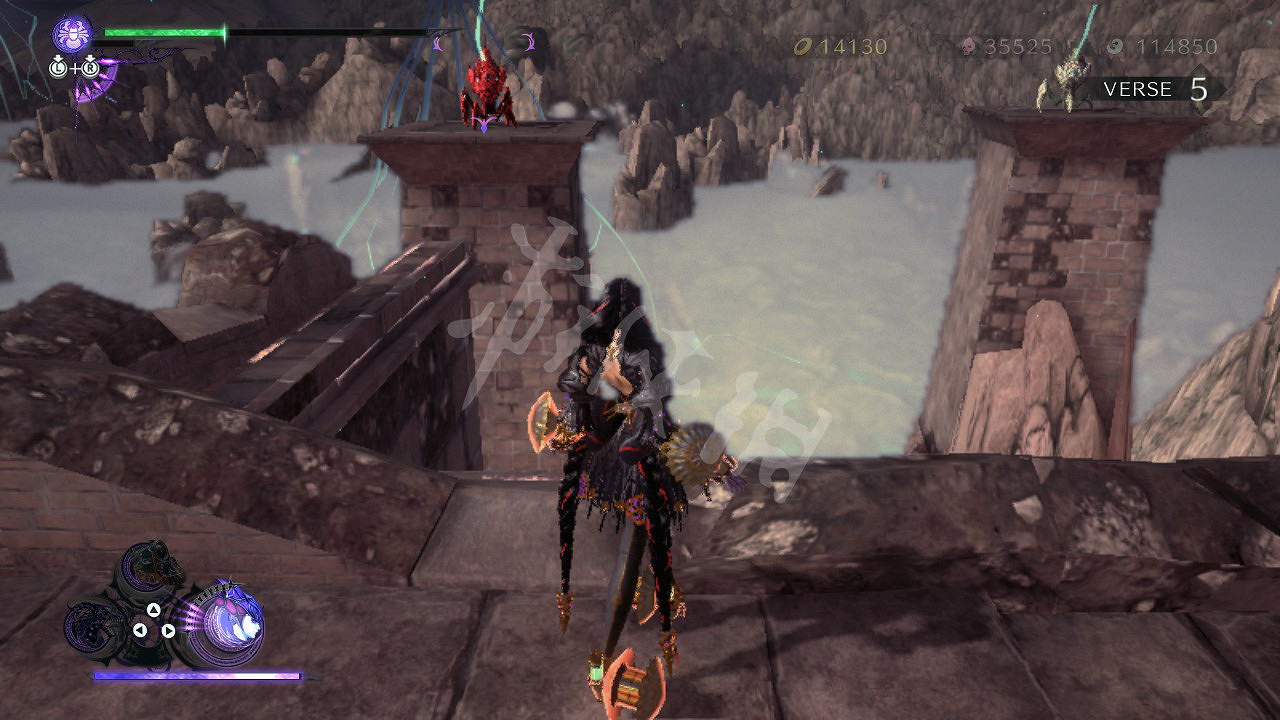
Task: Expand the down arrow above the R prompt
Action: point(90,59)
